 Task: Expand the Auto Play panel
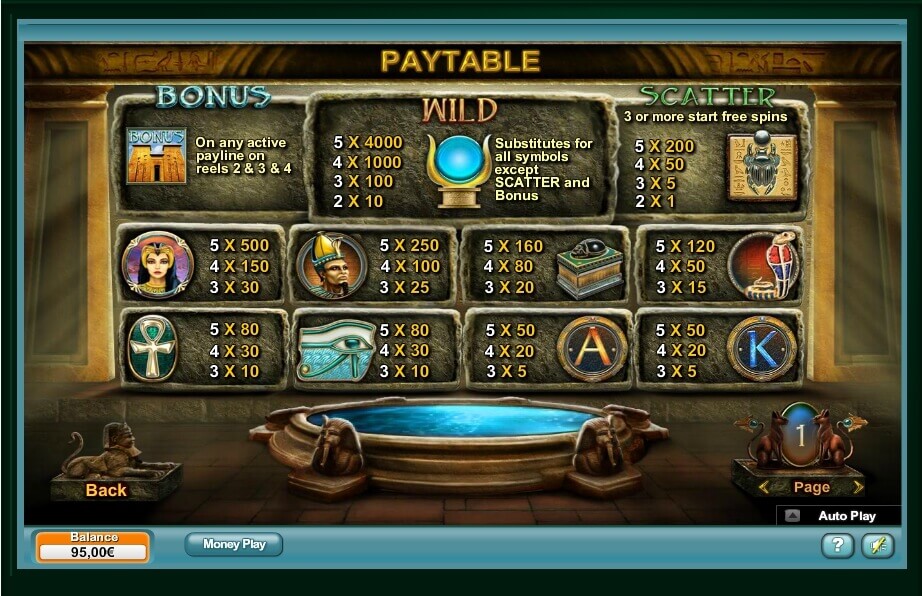(793, 516)
